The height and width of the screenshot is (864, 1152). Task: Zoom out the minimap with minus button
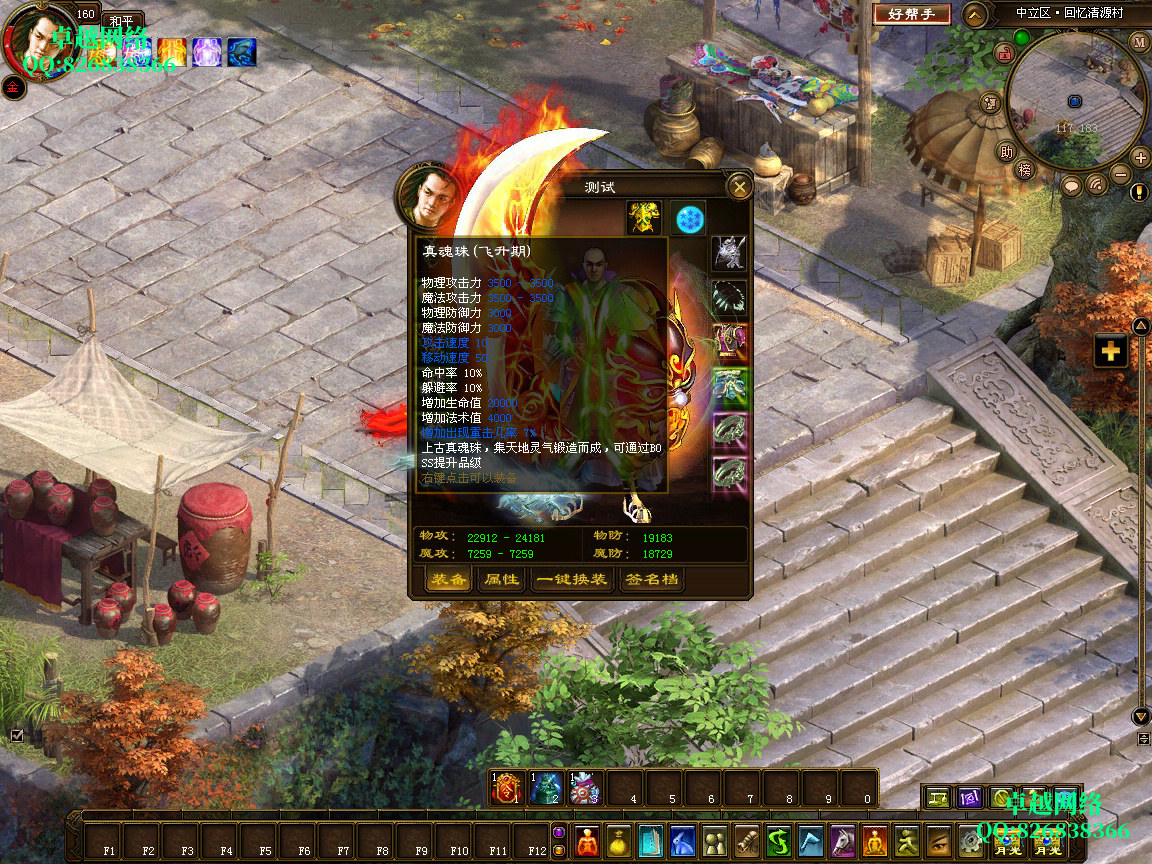click(1121, 175)
